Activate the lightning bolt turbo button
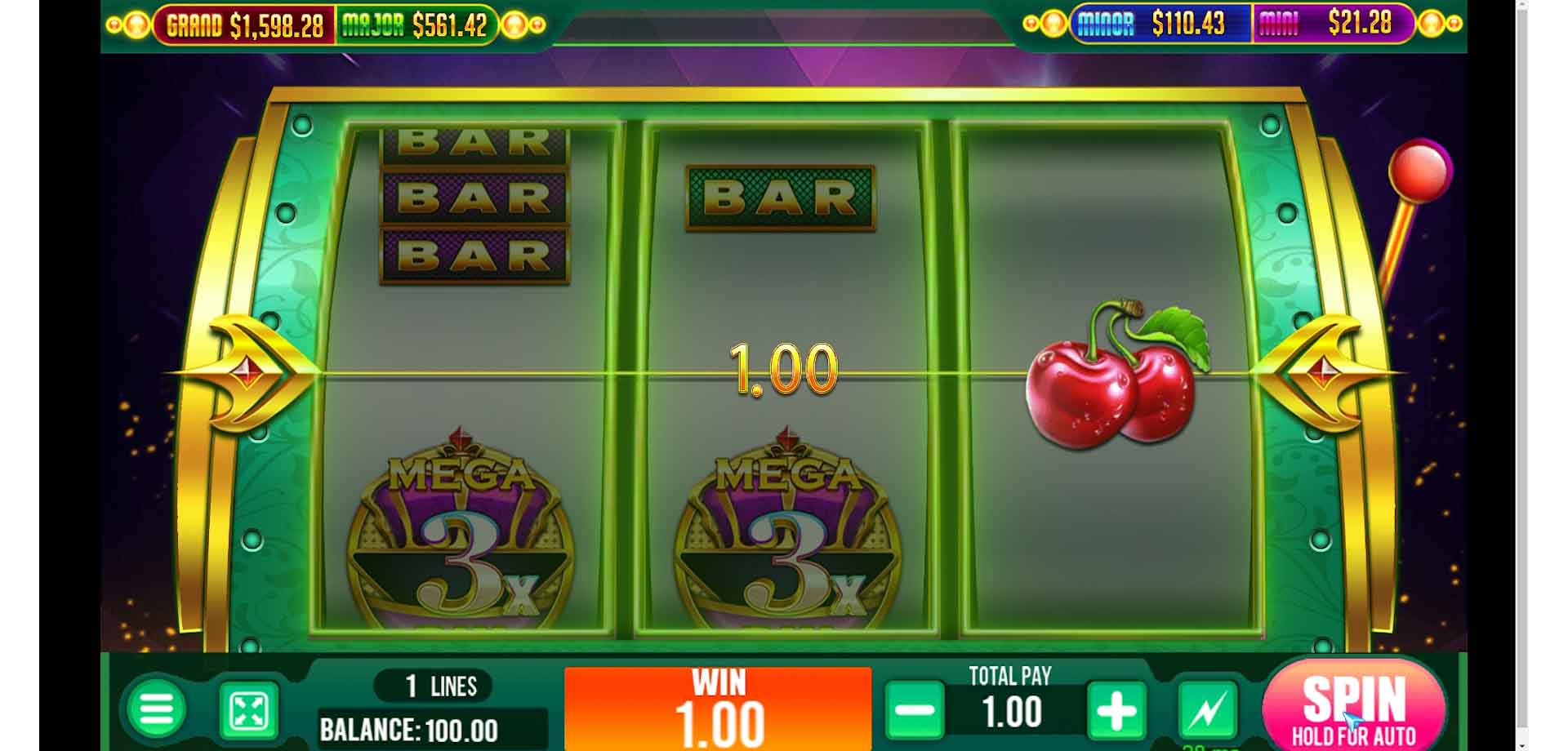This screenshot has height=751, width=1568. click(1207, 710)
